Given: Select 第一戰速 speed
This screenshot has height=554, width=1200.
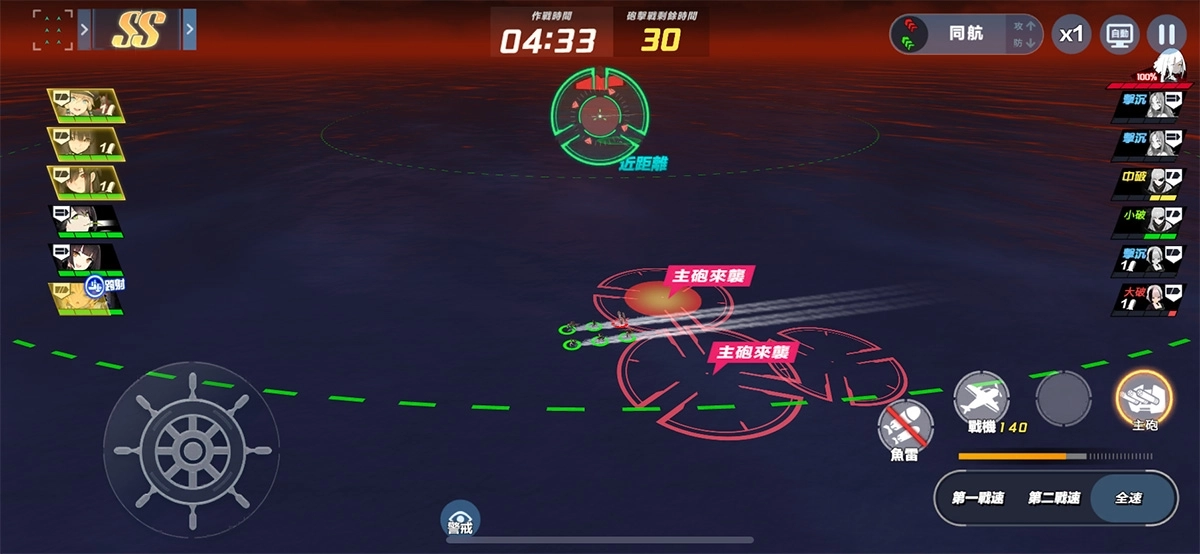Looking at the screenshot, I should click(980, 498).
